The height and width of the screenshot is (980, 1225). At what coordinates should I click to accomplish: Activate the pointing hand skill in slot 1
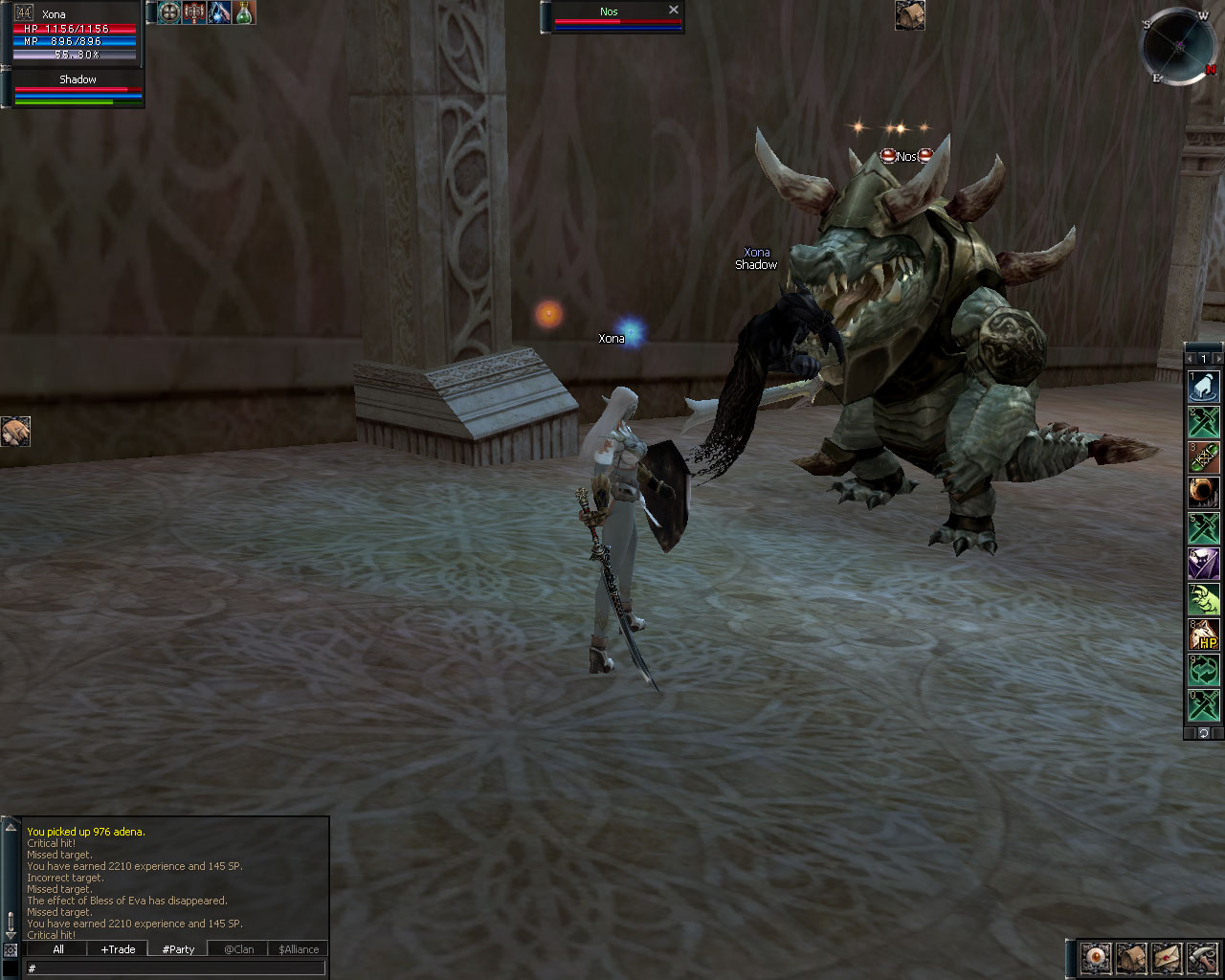click(1203, 386)
